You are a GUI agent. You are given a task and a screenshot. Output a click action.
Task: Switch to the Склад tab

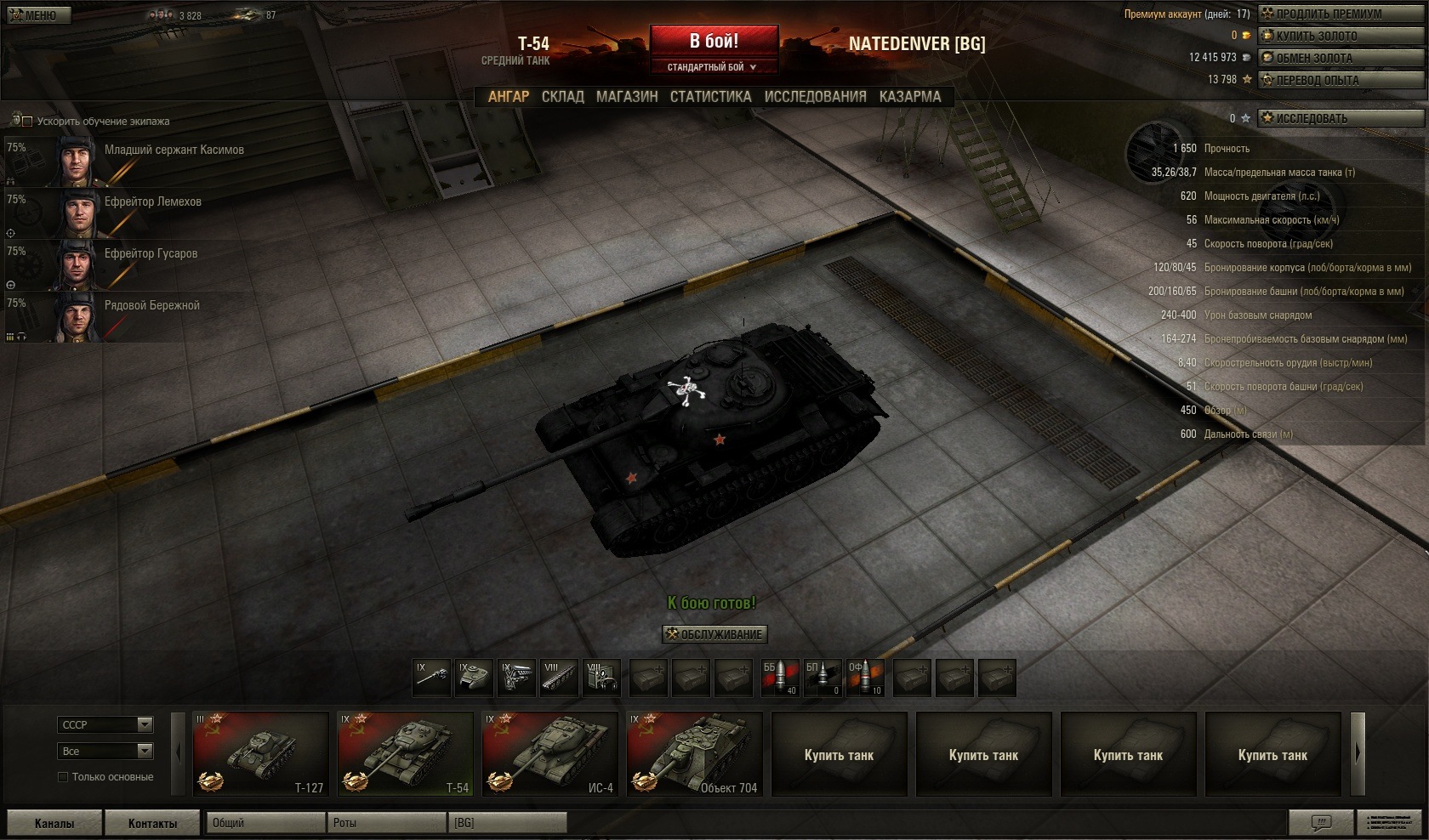(562, 97)
